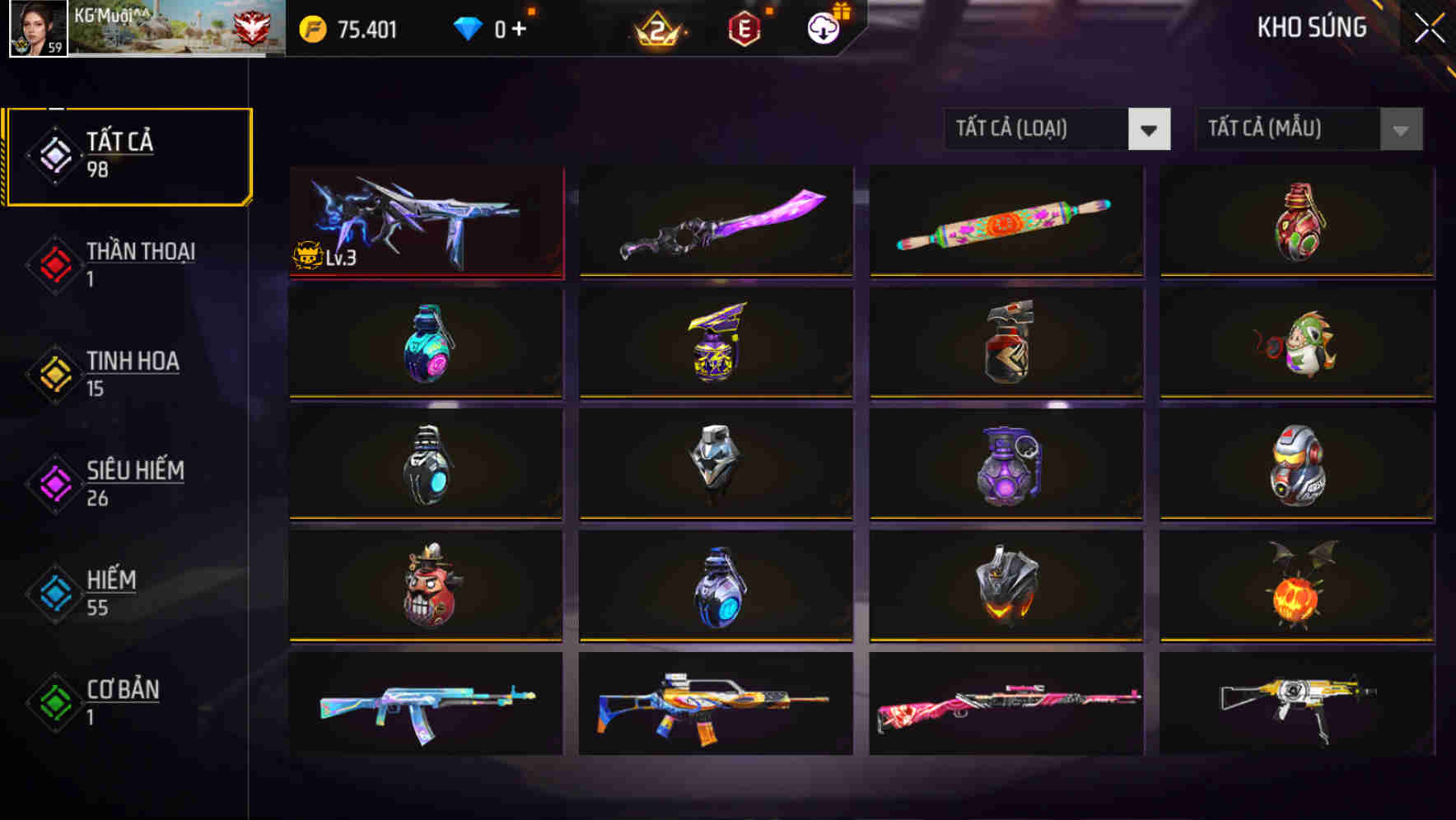Open the KHO SÚNG title area
The width and height of the screenshot is (1456, 820).
[x=1311, y=27]
